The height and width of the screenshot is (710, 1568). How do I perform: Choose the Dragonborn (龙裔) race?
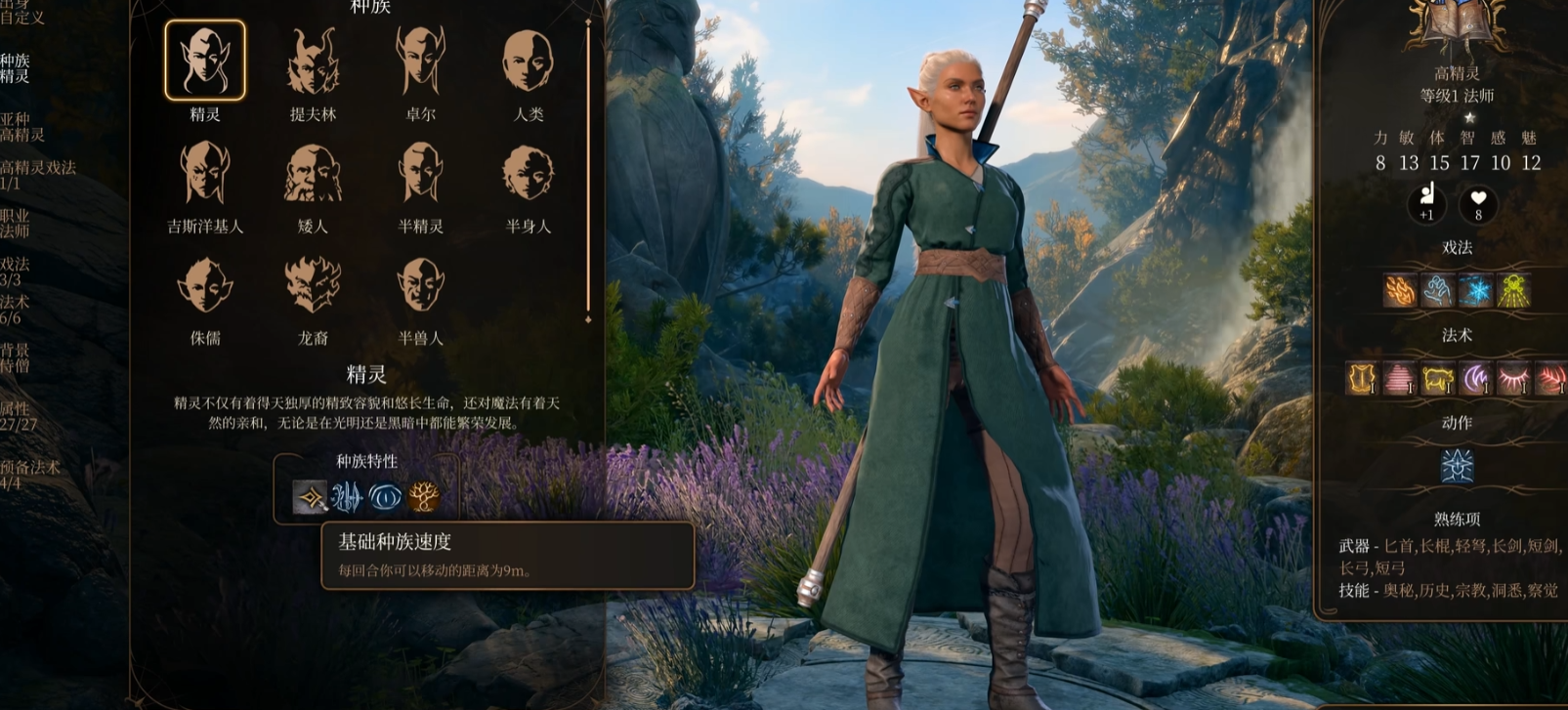point(313,285)
